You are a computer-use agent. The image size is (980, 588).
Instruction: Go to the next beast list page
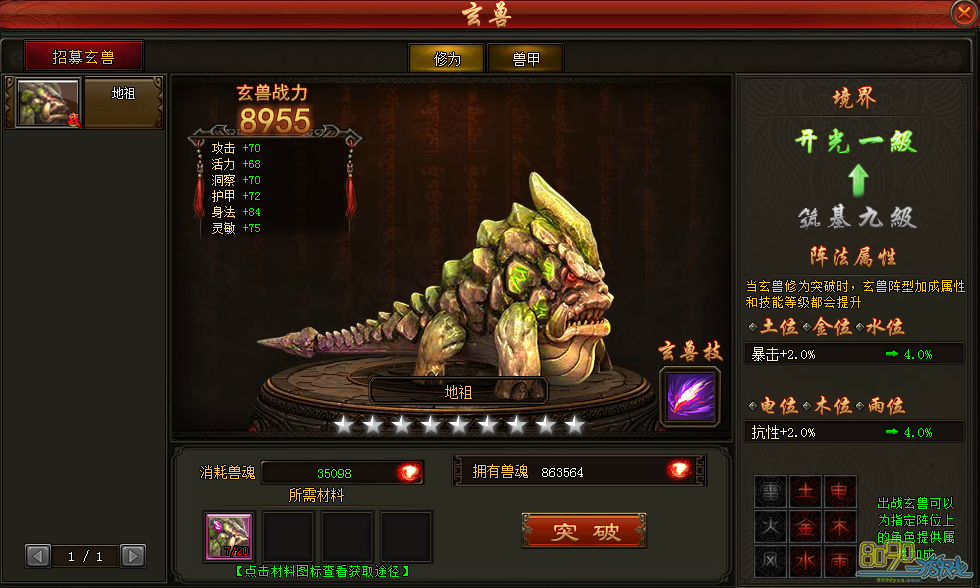[x=133, y=555]
